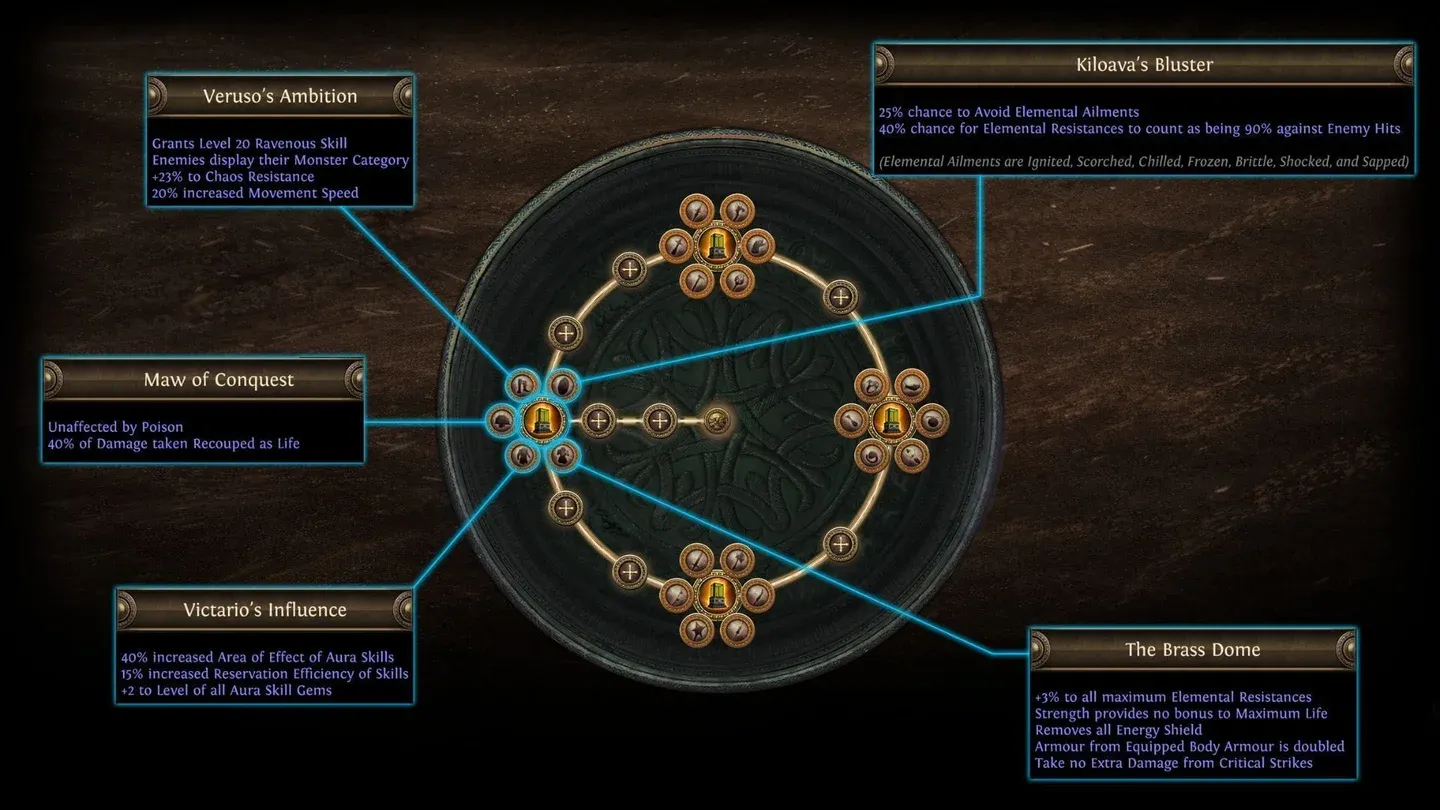Select the Veruso's Ambition boots node
This screenshot has height=810, width=1440.
pos(523,384)
